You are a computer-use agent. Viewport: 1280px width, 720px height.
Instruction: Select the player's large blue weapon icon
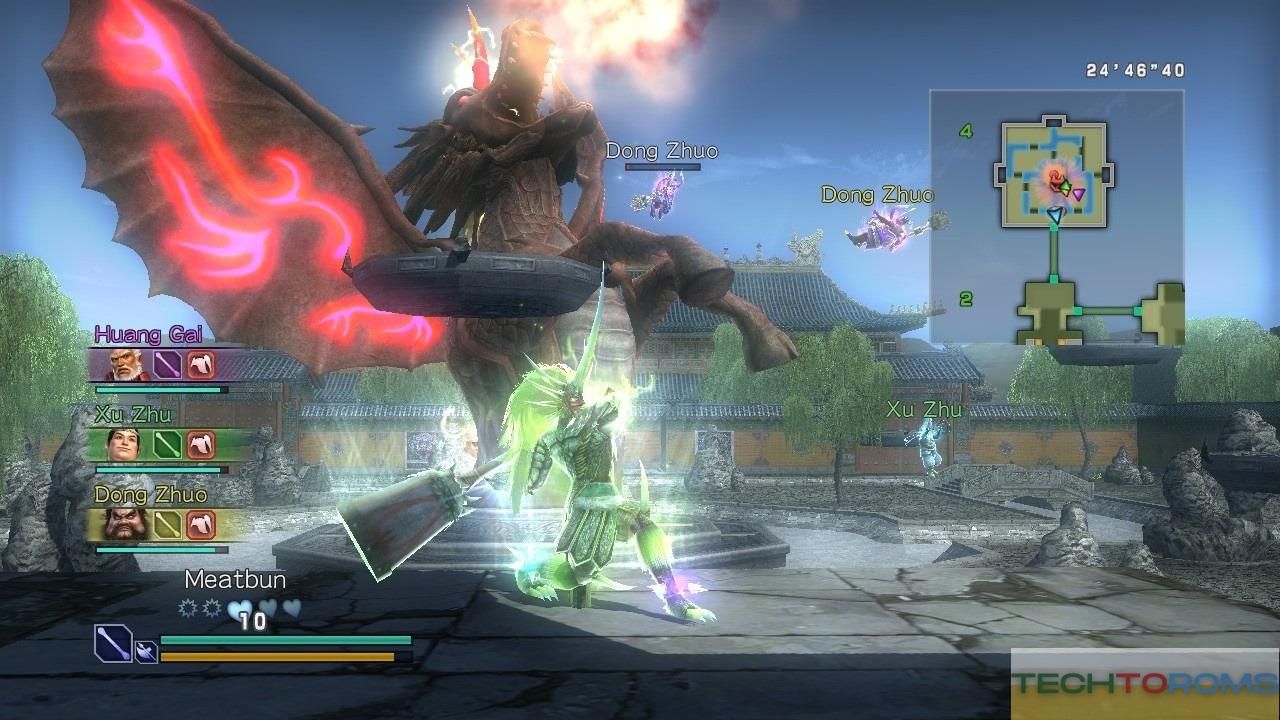(x=113, y=643)
